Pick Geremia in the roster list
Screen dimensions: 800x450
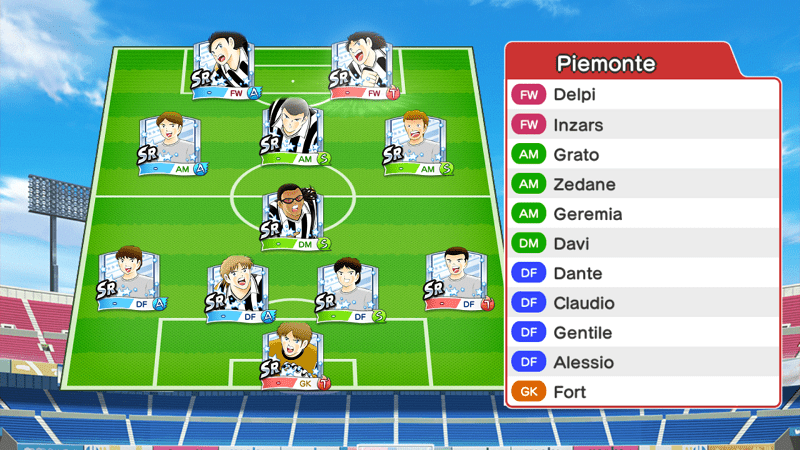click(x=642, y=214)
